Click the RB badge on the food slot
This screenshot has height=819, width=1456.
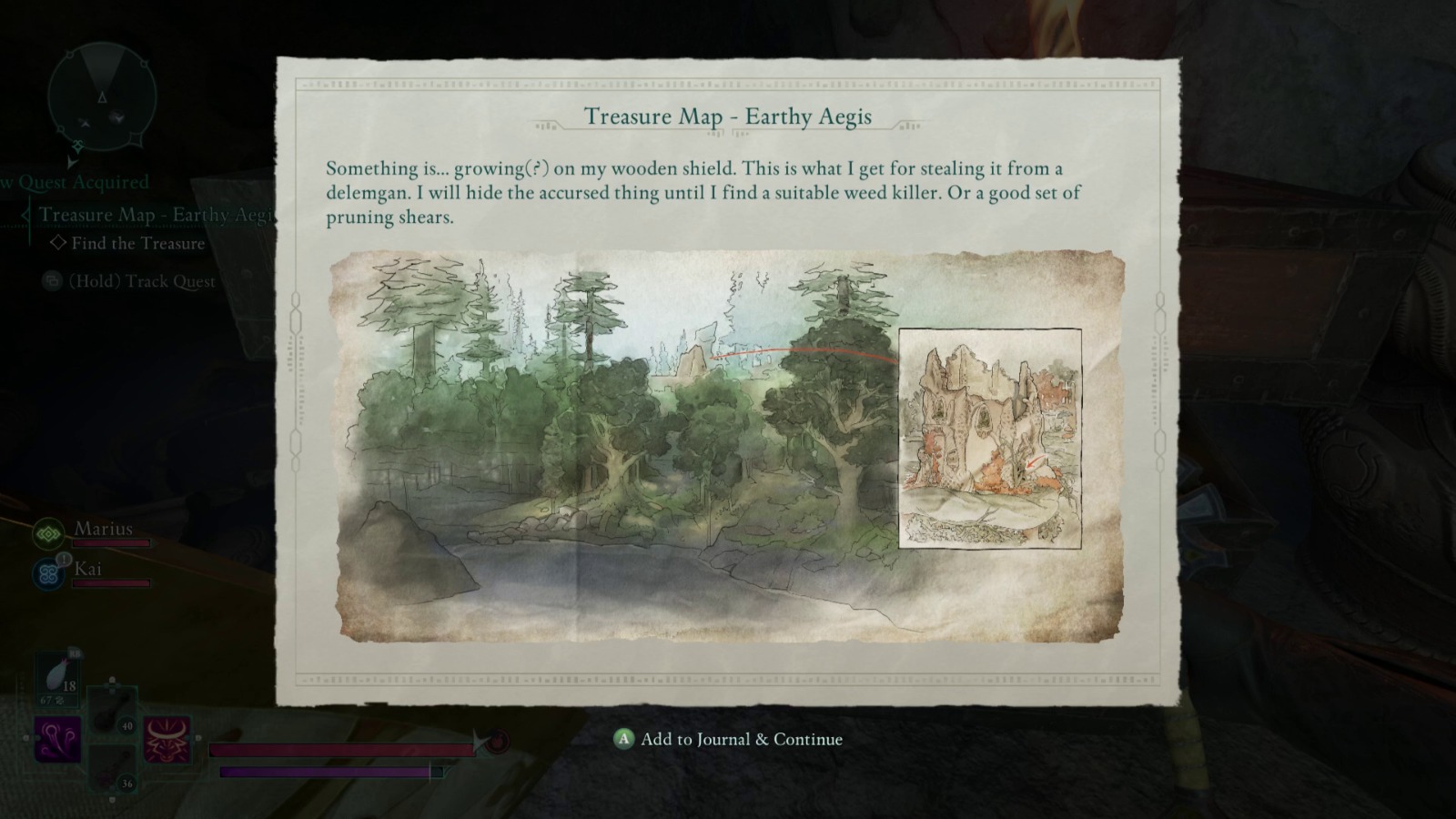click(75, 652)
